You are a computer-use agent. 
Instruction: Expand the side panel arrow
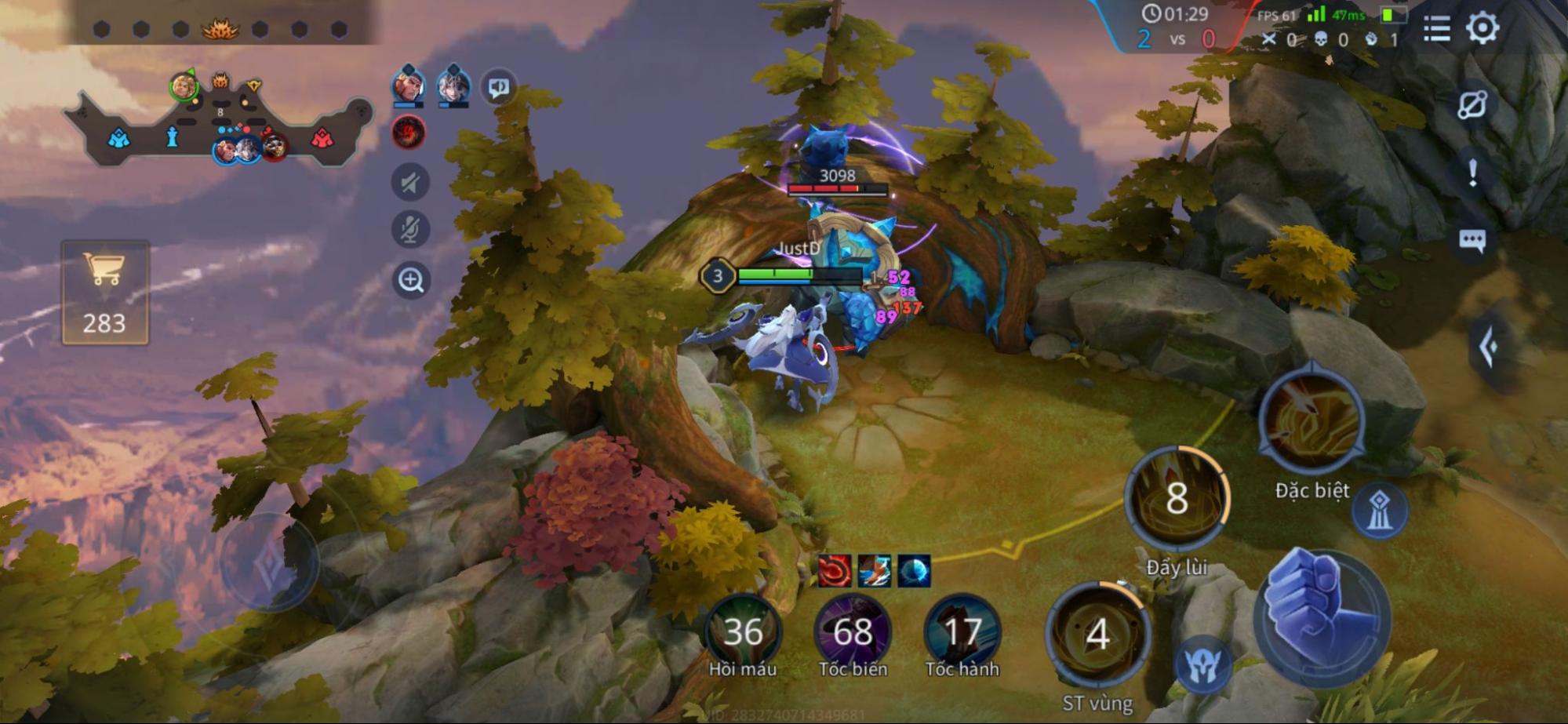[x=1488, y=347]
